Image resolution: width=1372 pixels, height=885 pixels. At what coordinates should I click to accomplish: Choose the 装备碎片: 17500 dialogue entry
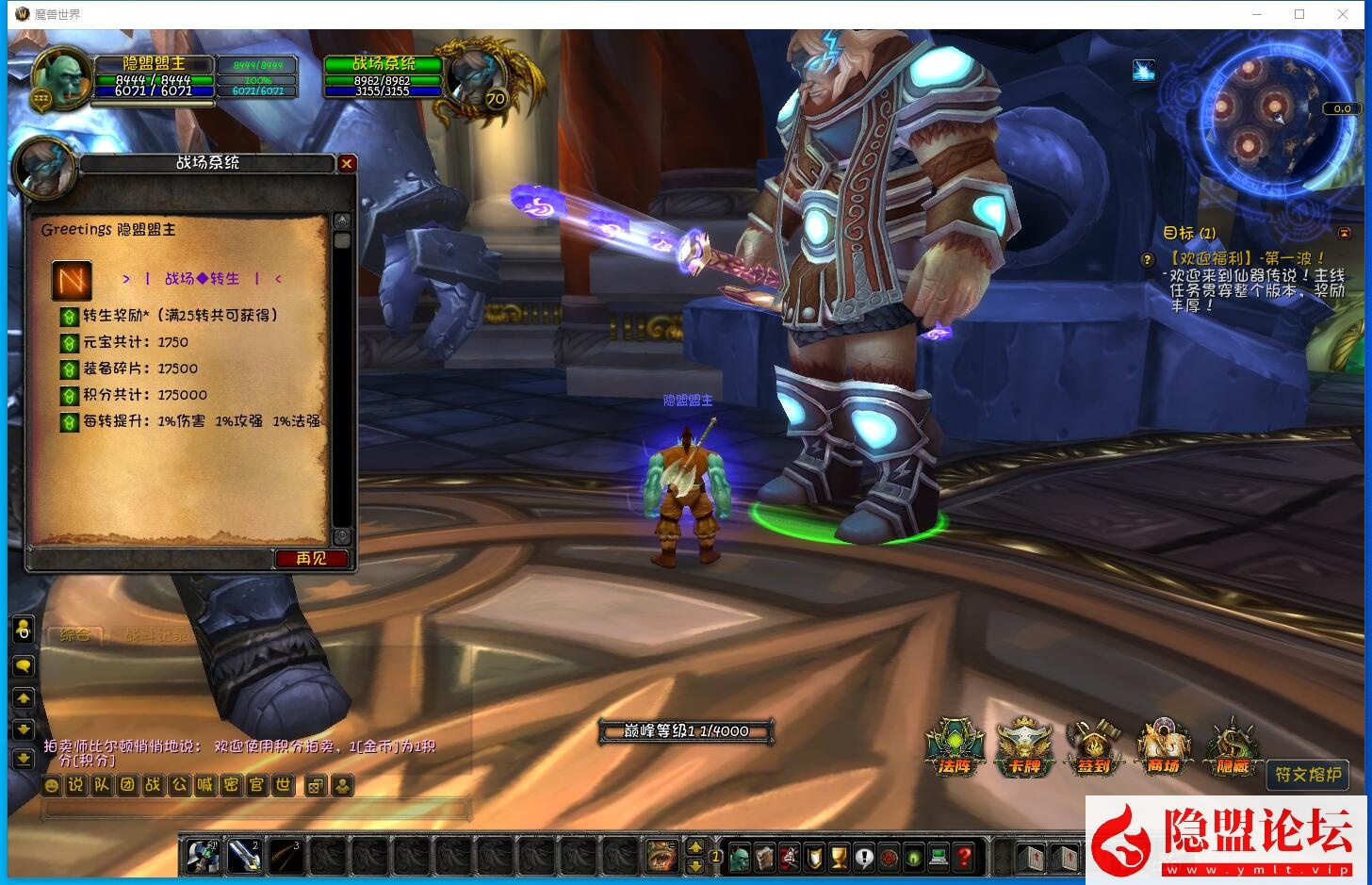[x=139, y=369]
